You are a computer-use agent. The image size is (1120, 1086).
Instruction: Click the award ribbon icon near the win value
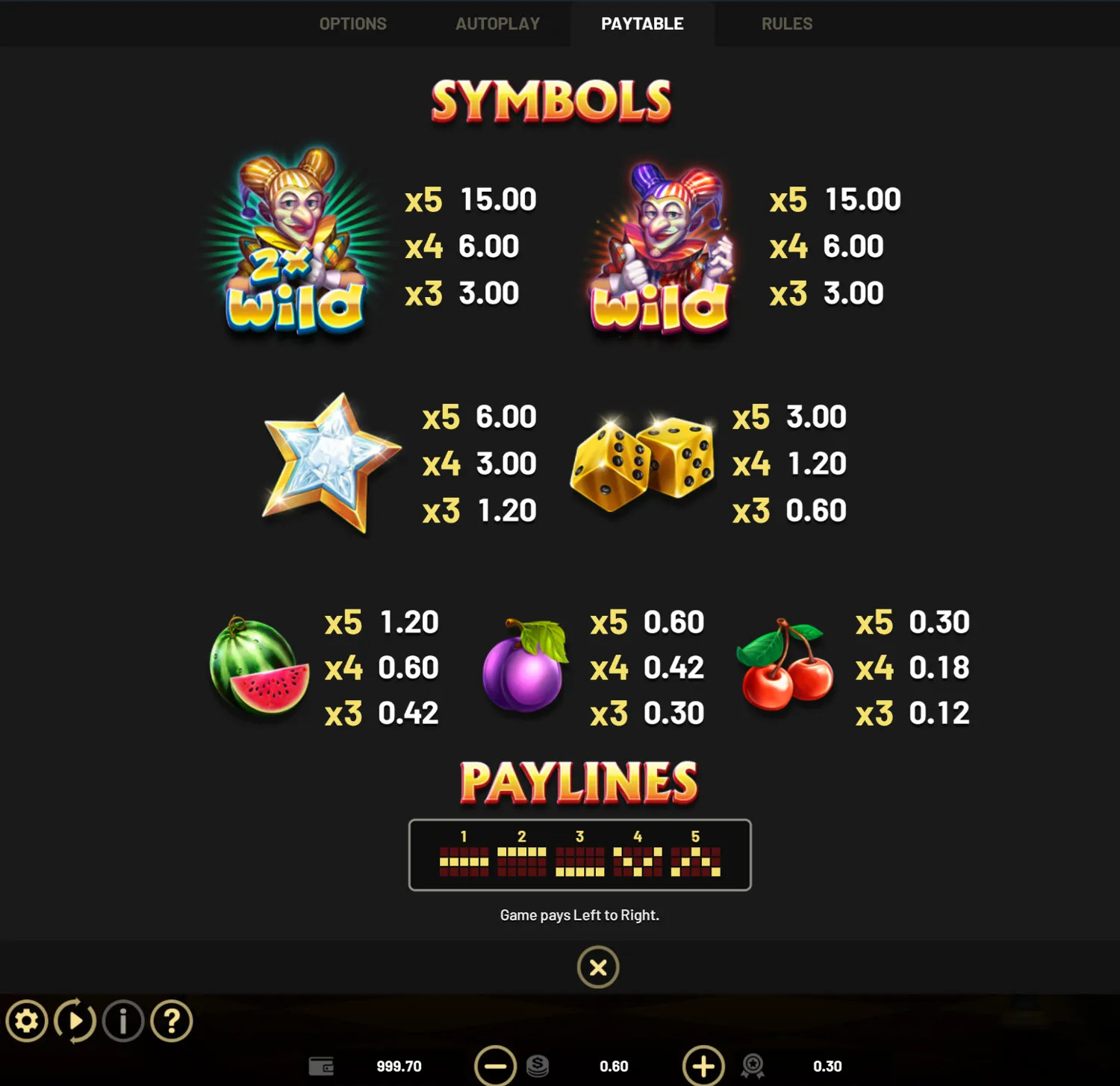click(x=753, y=1066)
